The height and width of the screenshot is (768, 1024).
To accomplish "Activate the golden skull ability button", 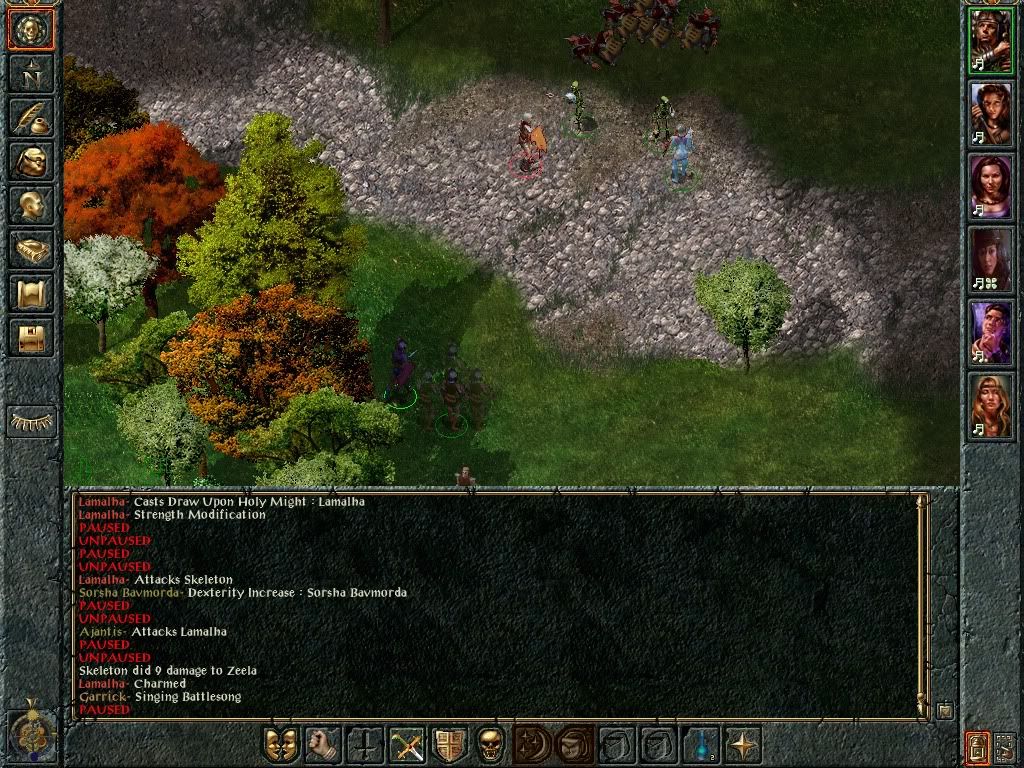I will tap(490, 745).
